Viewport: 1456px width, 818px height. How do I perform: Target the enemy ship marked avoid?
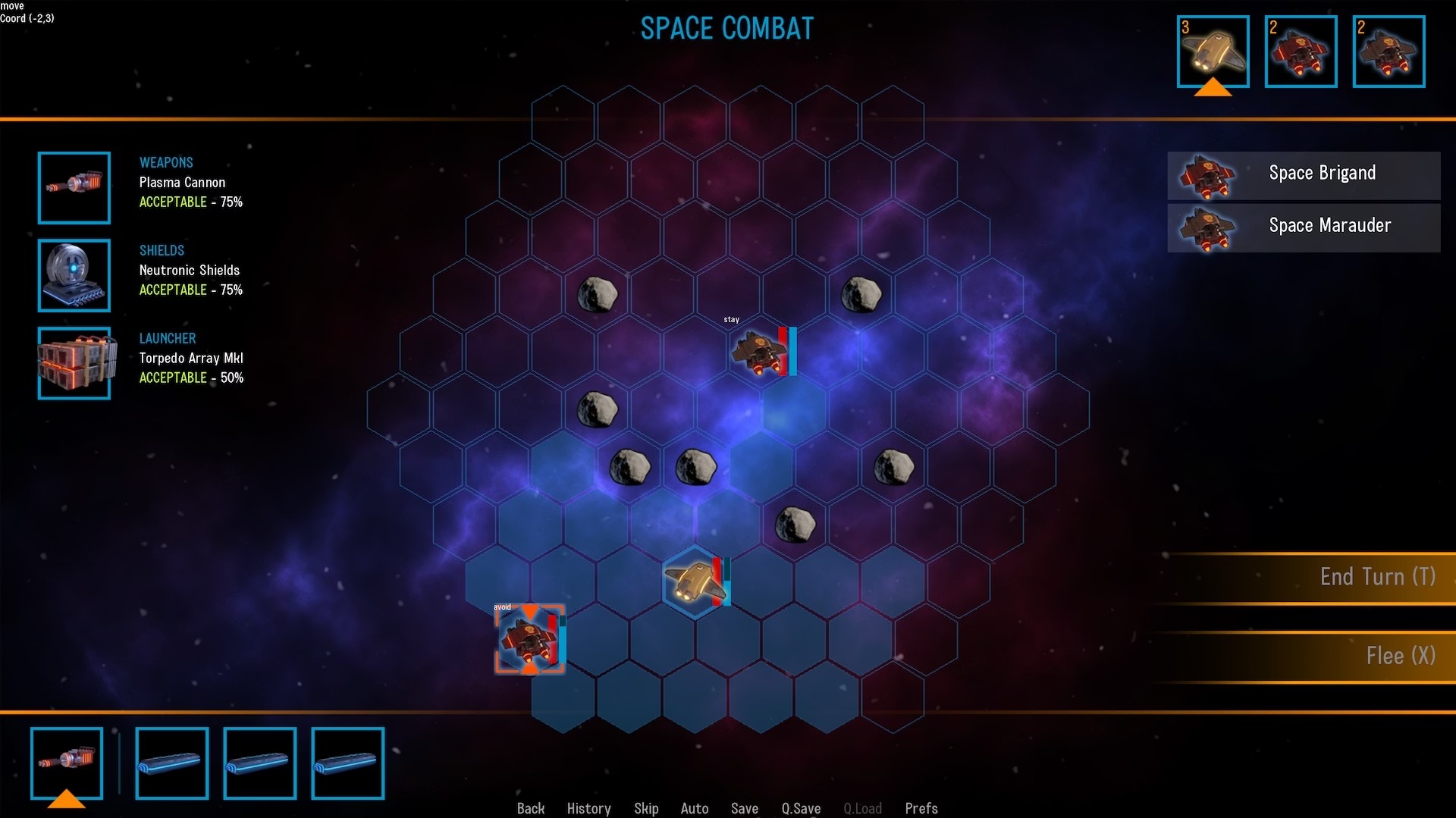point(529,639)
